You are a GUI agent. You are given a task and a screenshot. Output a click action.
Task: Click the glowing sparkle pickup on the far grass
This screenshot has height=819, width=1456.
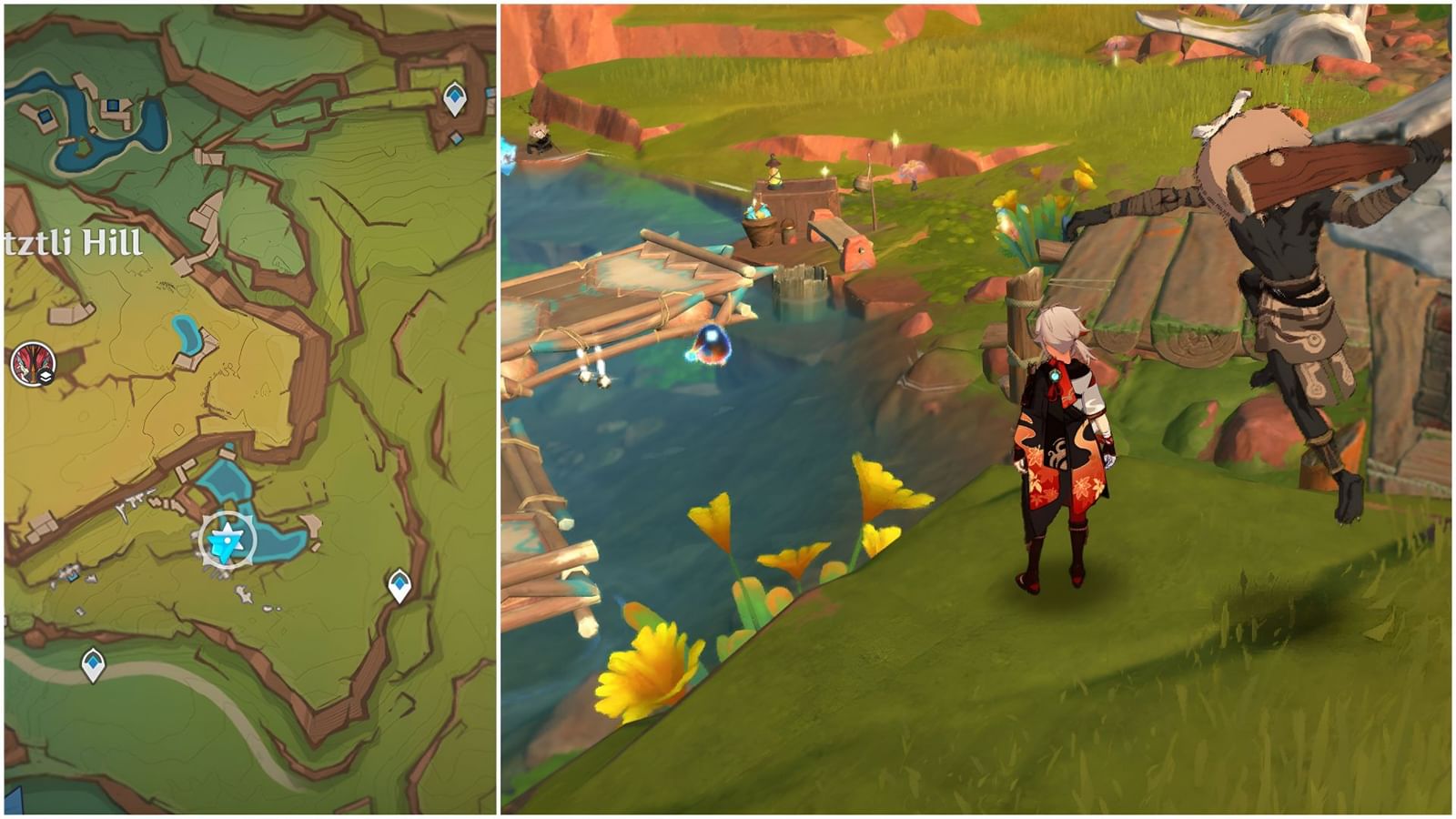895,138
